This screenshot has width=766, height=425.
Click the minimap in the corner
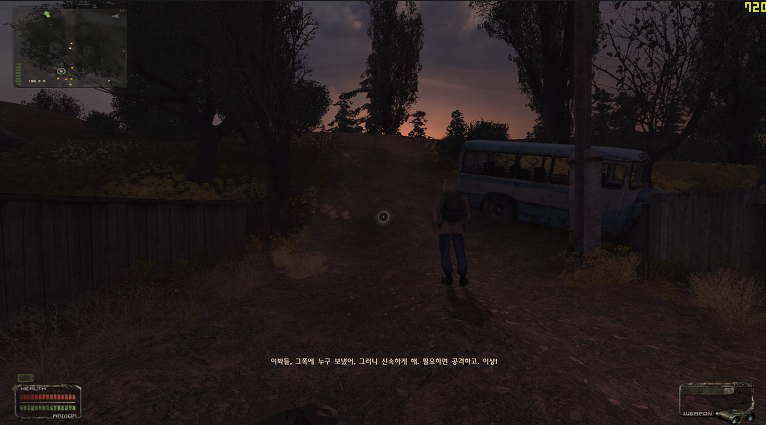click(x=69, y=47)
